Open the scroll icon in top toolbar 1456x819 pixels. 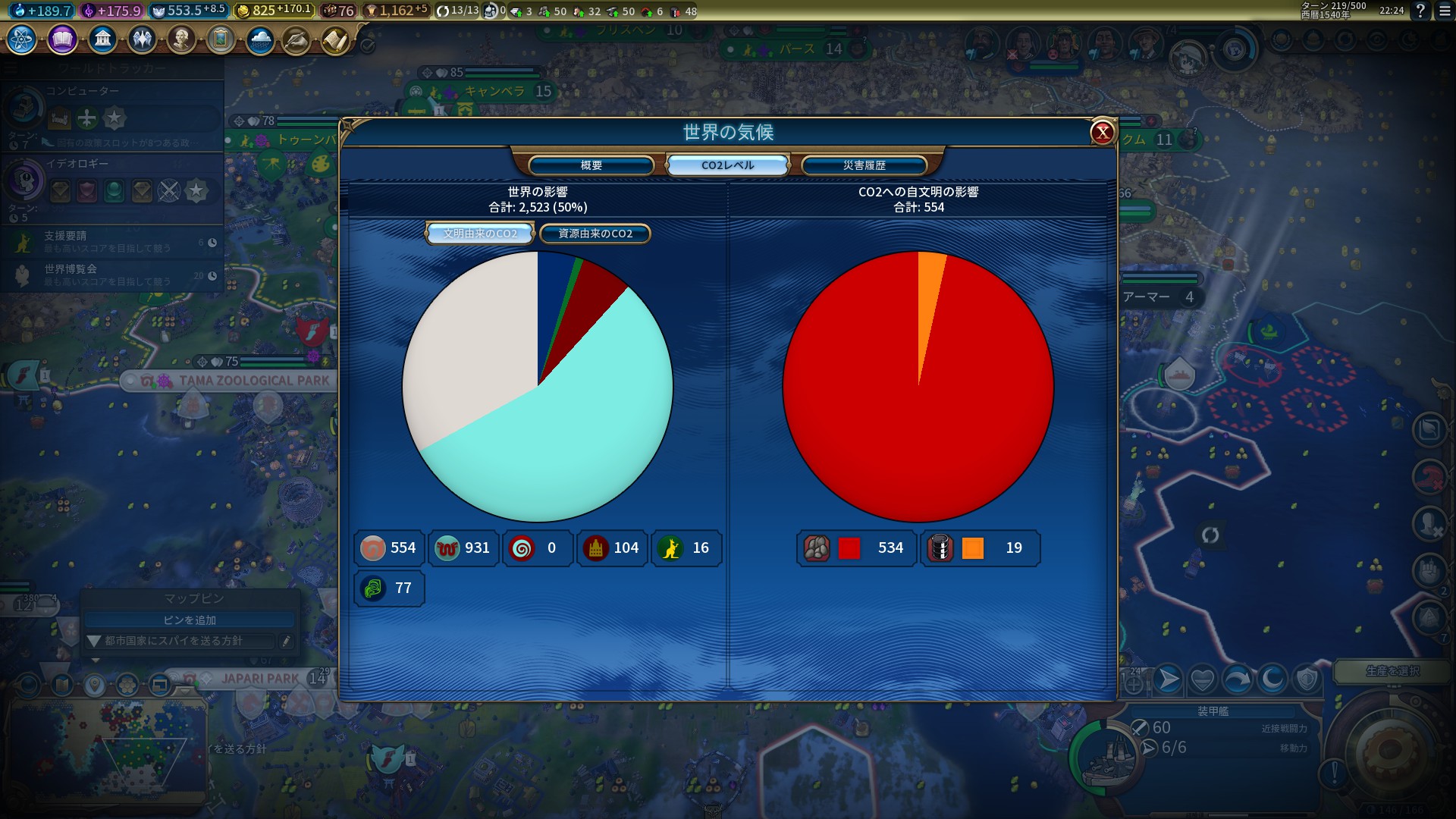click(x=335, y=40)
